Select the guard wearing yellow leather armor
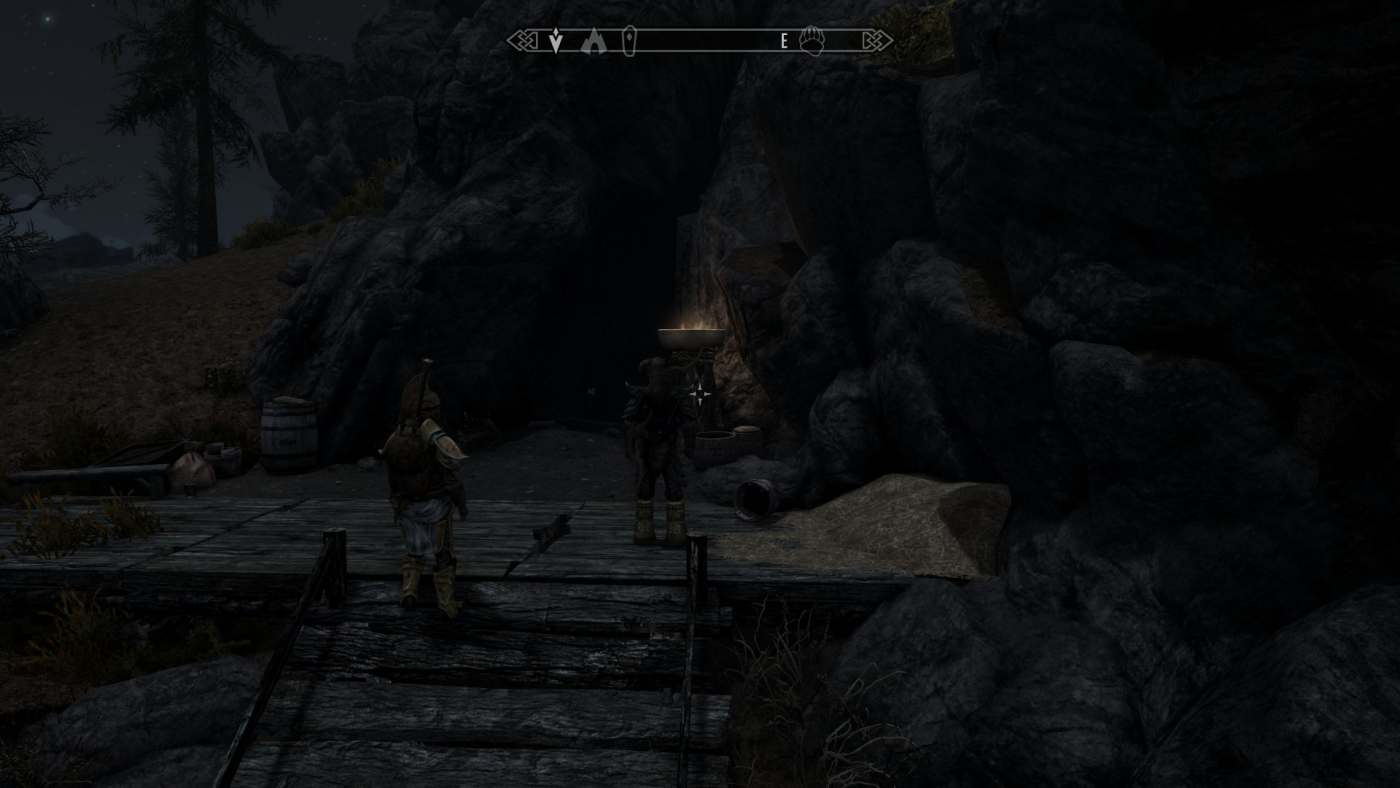1400x788 pixels. tap(428, 470)
